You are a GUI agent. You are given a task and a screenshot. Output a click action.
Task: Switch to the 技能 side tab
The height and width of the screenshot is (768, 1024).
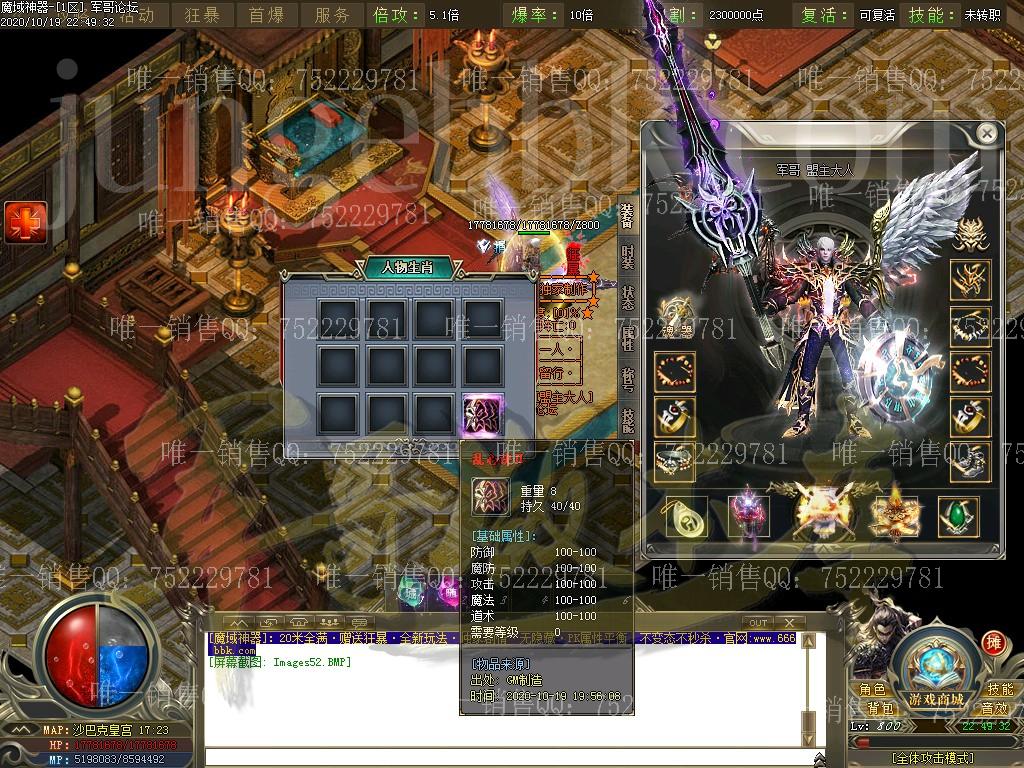627,418
